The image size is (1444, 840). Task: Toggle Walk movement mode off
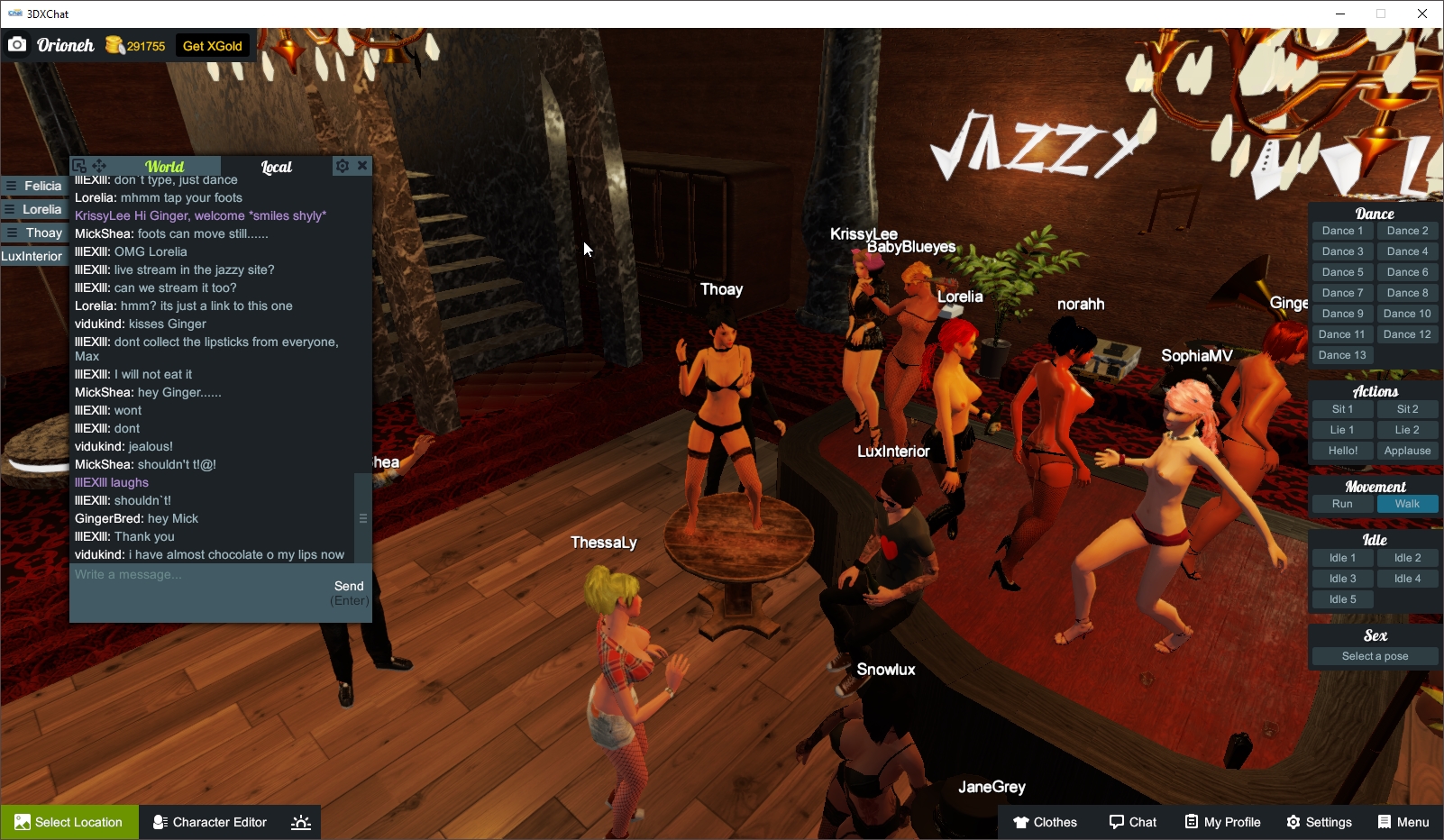1408,504
